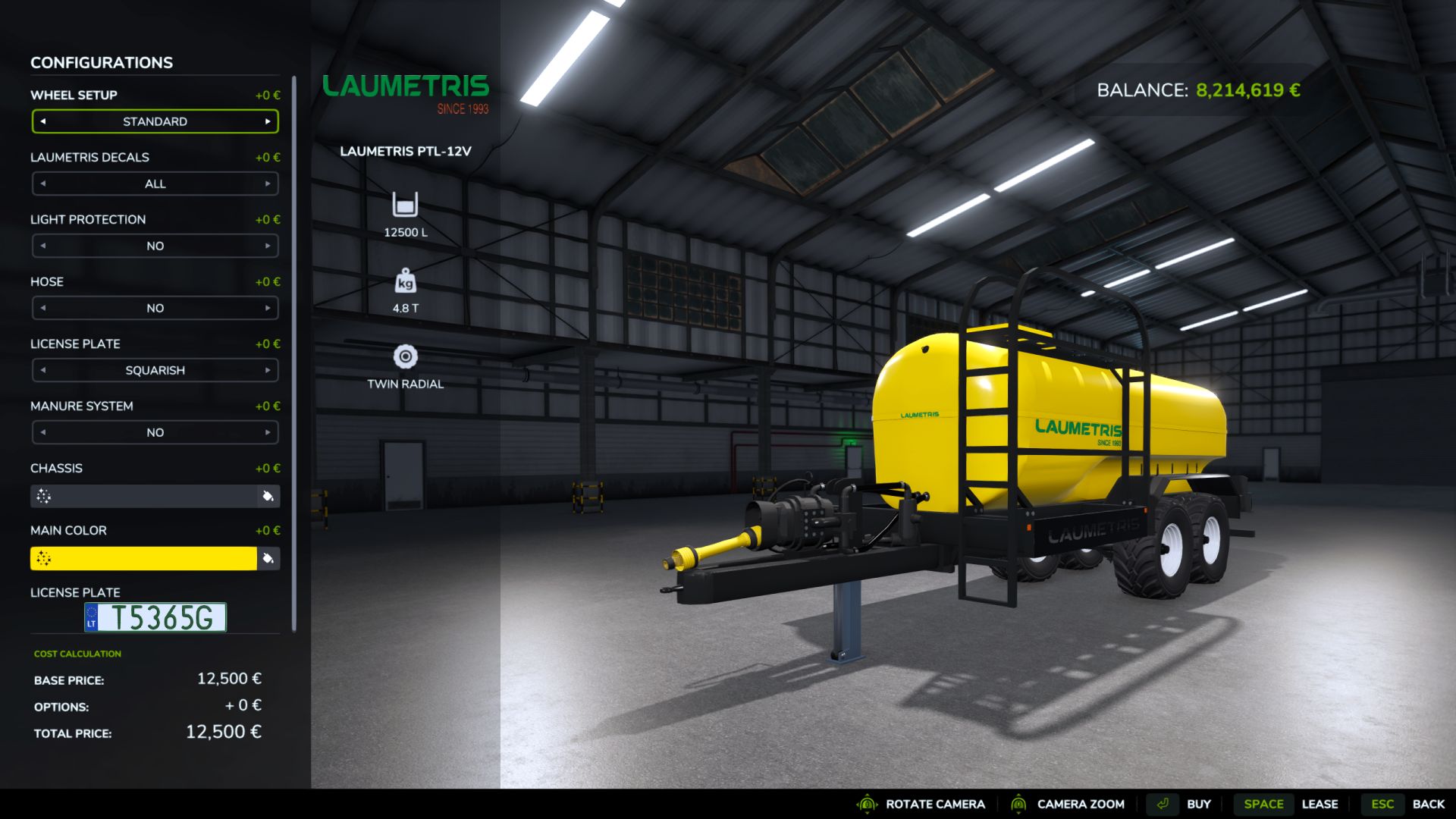Viewport: 1456px width, 819px height.
Task: Change Light Protection to next value
Action: [x=268, y=246]
